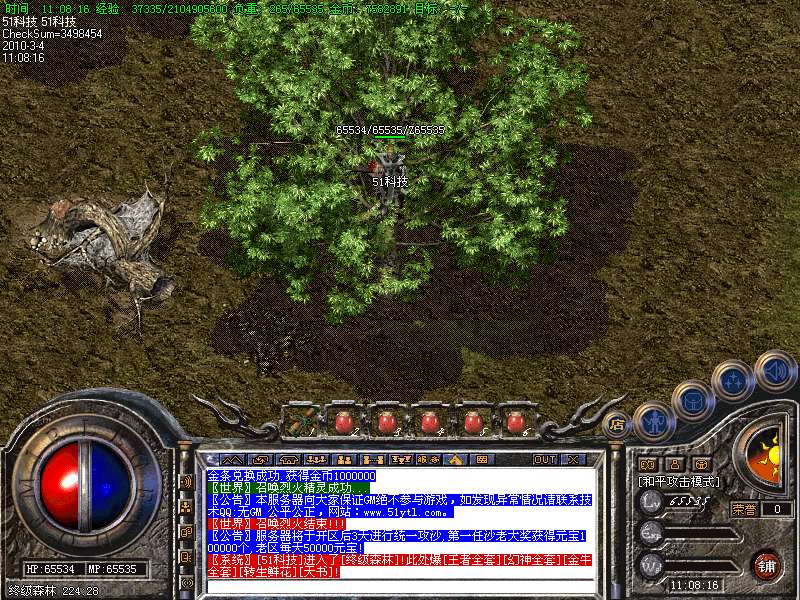Close the game with the X button

click(x=573, y=459)
